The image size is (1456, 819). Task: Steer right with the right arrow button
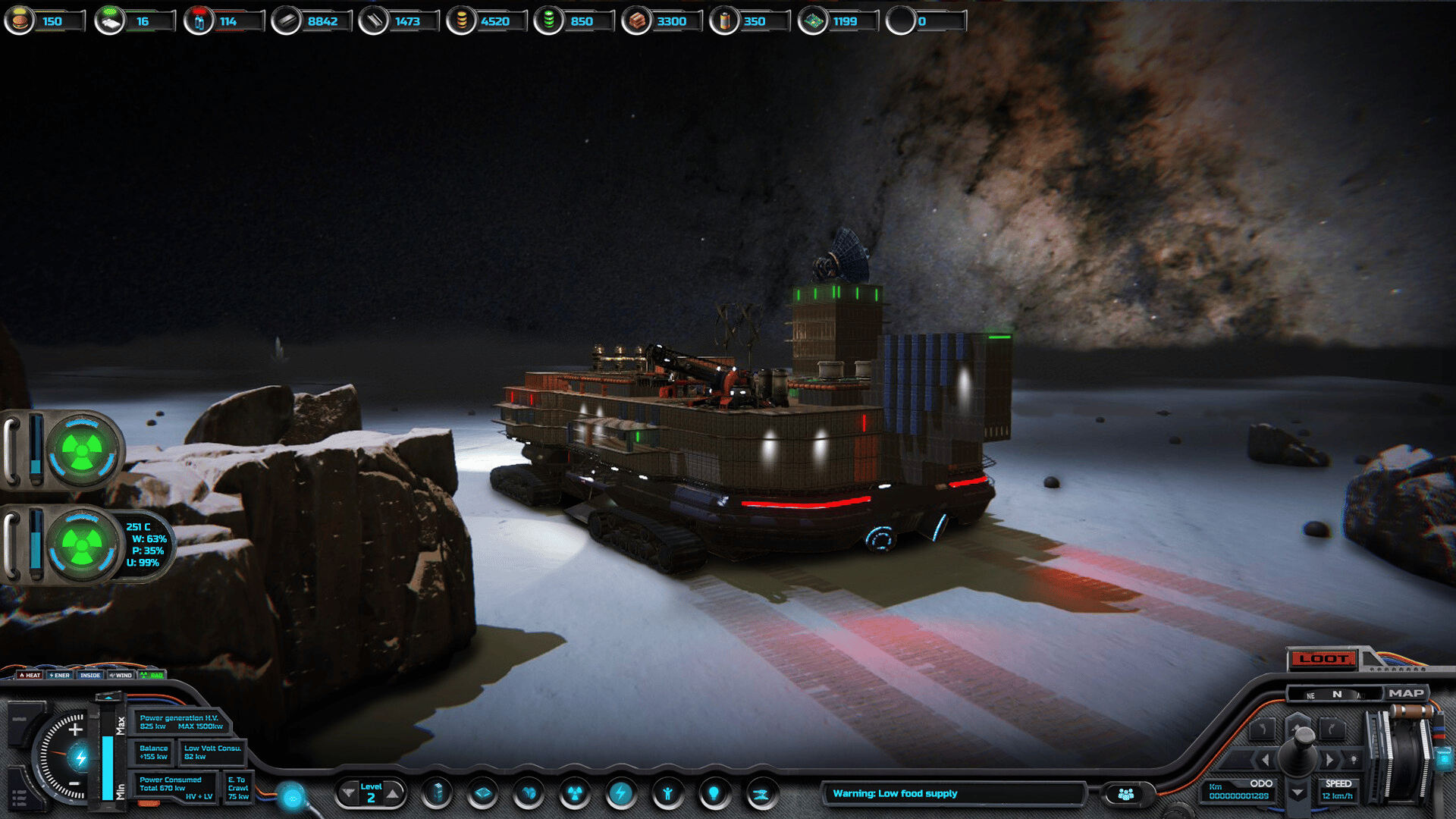tap(1329, 759)
